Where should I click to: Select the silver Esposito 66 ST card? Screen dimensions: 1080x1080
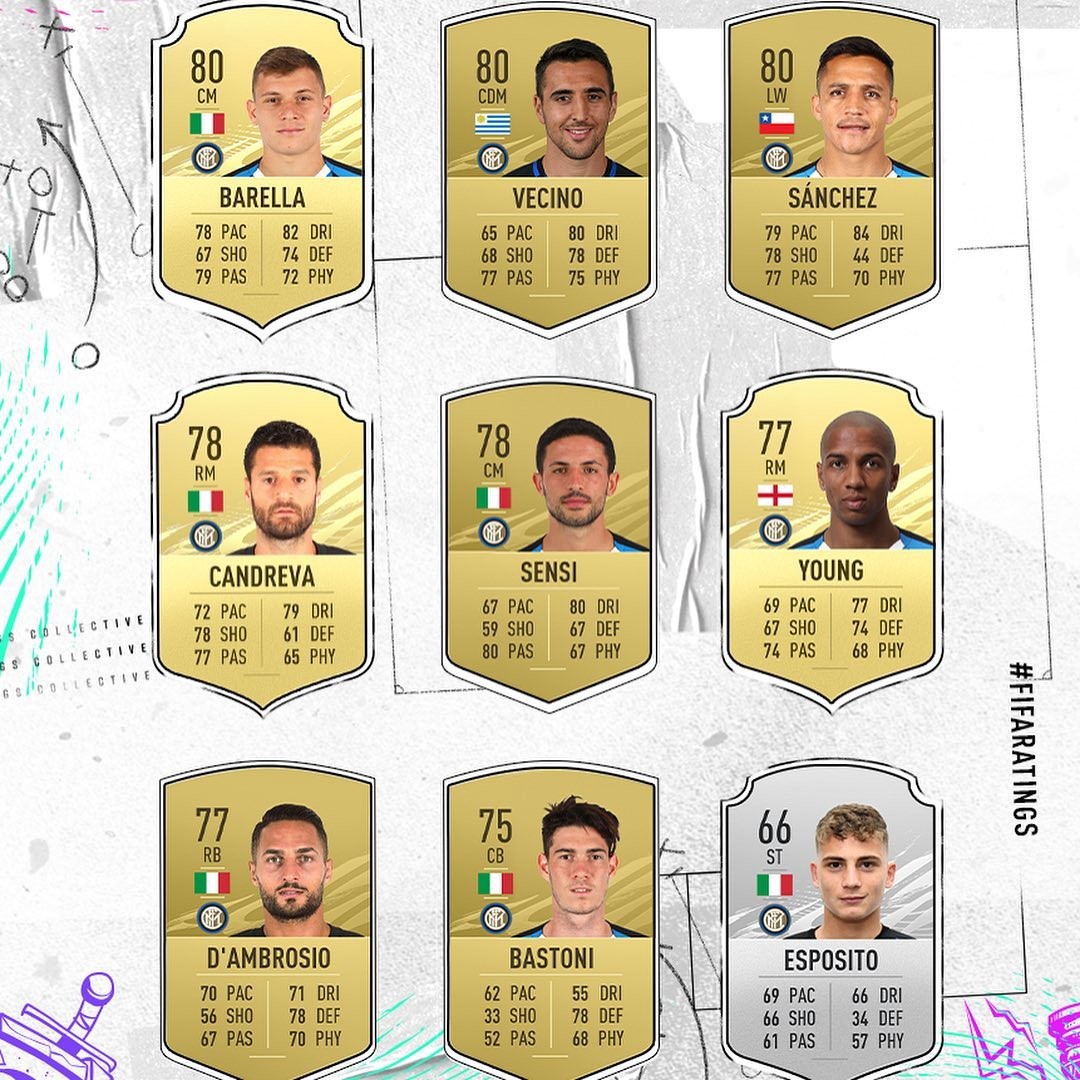click(x=831, y=925)
